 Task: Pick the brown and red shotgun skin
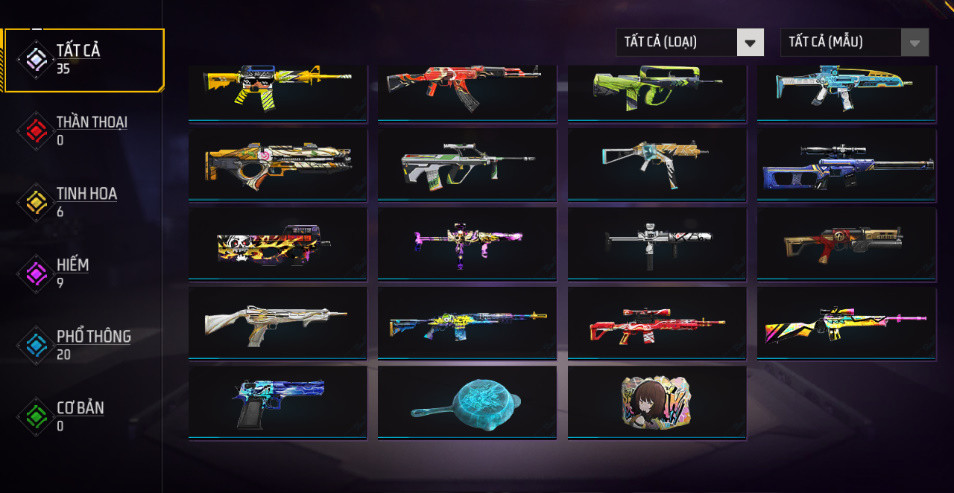pyautogui.click(x=846, y=242)
